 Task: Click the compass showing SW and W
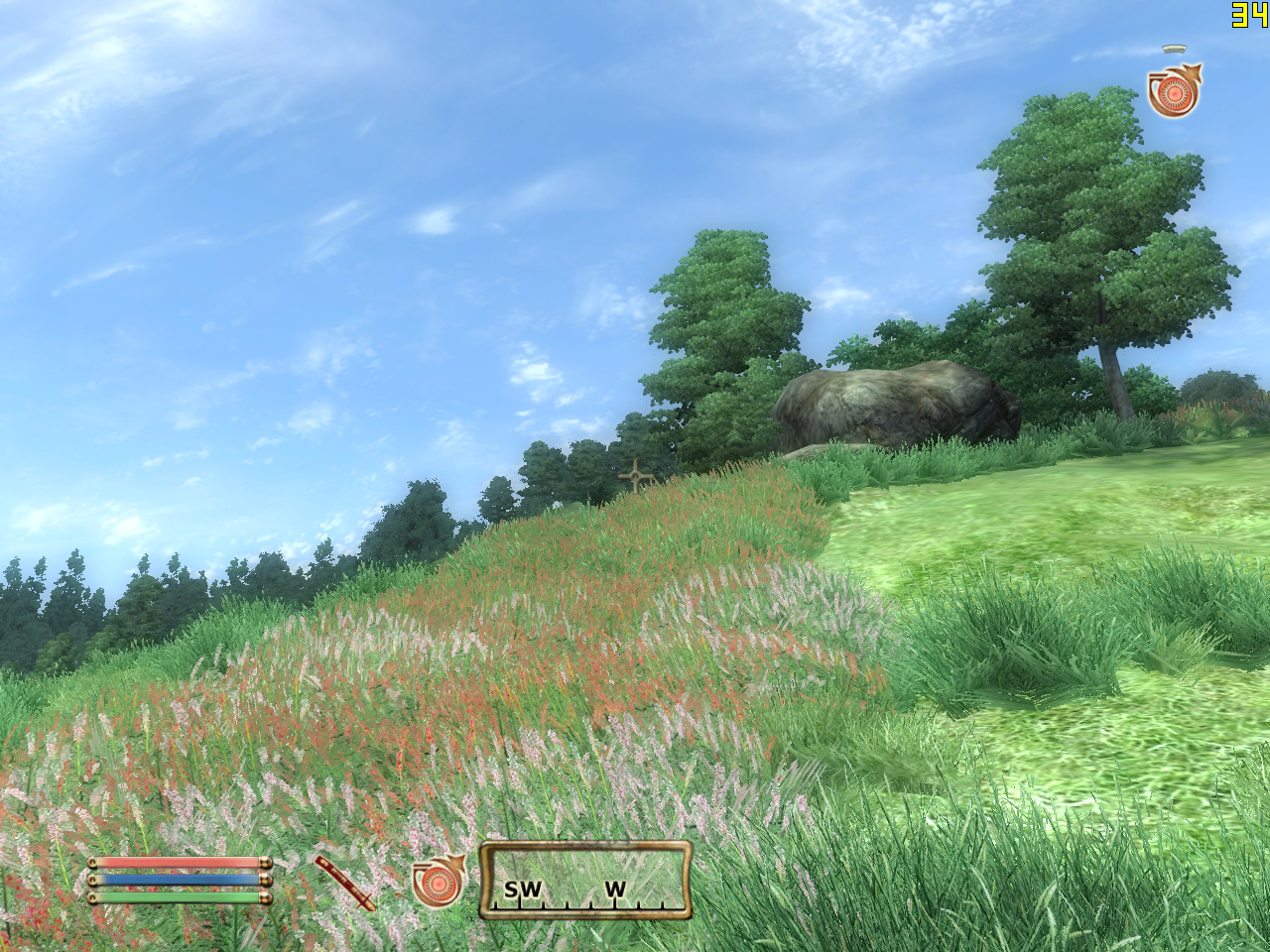pyautogui.click(x=585, y=882)
